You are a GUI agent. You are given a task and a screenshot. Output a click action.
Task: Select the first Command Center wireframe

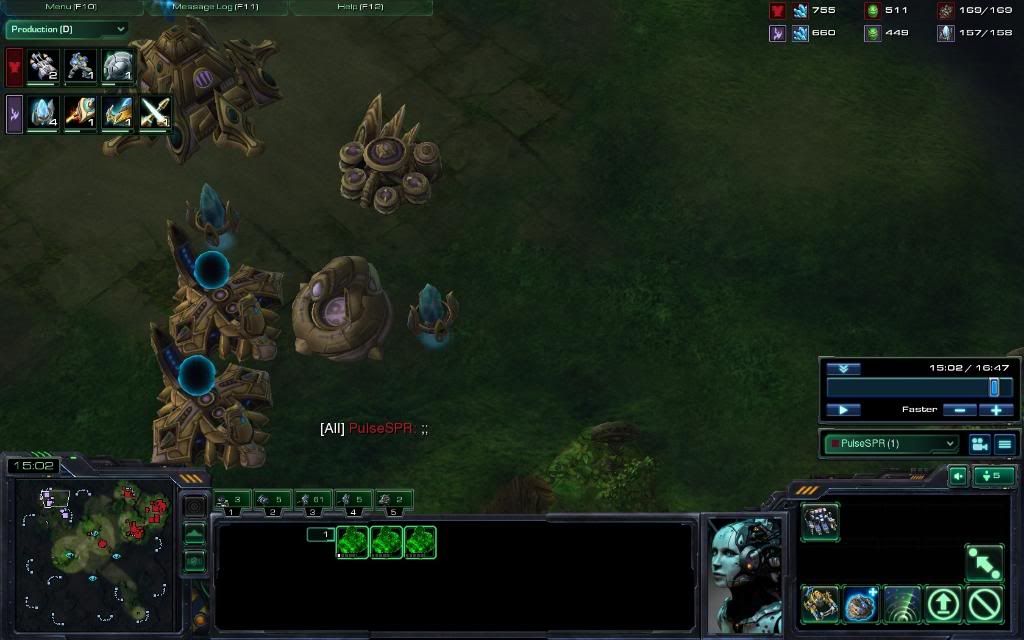(353, 542)
